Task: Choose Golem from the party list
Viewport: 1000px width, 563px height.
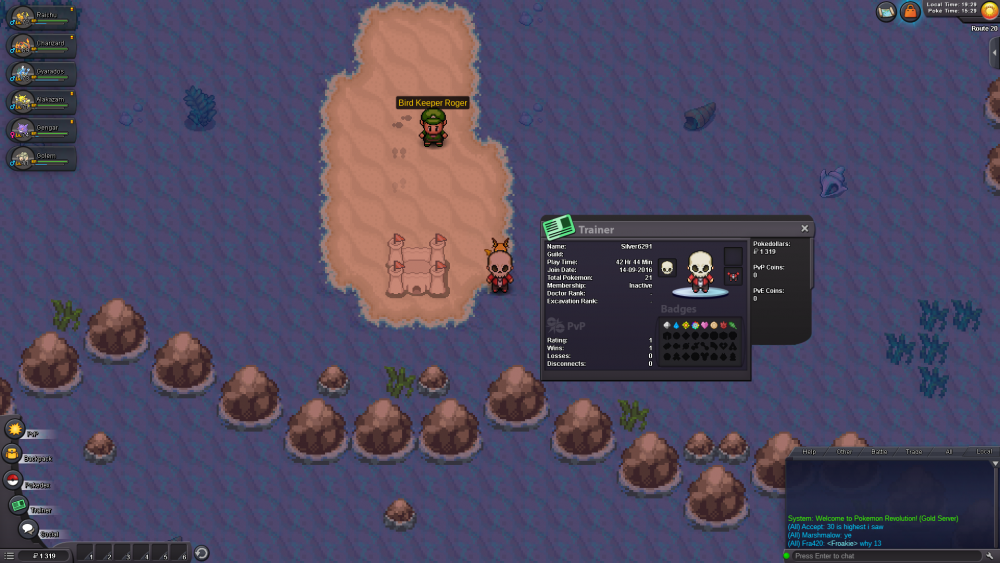Action: [x=41, y=157]
